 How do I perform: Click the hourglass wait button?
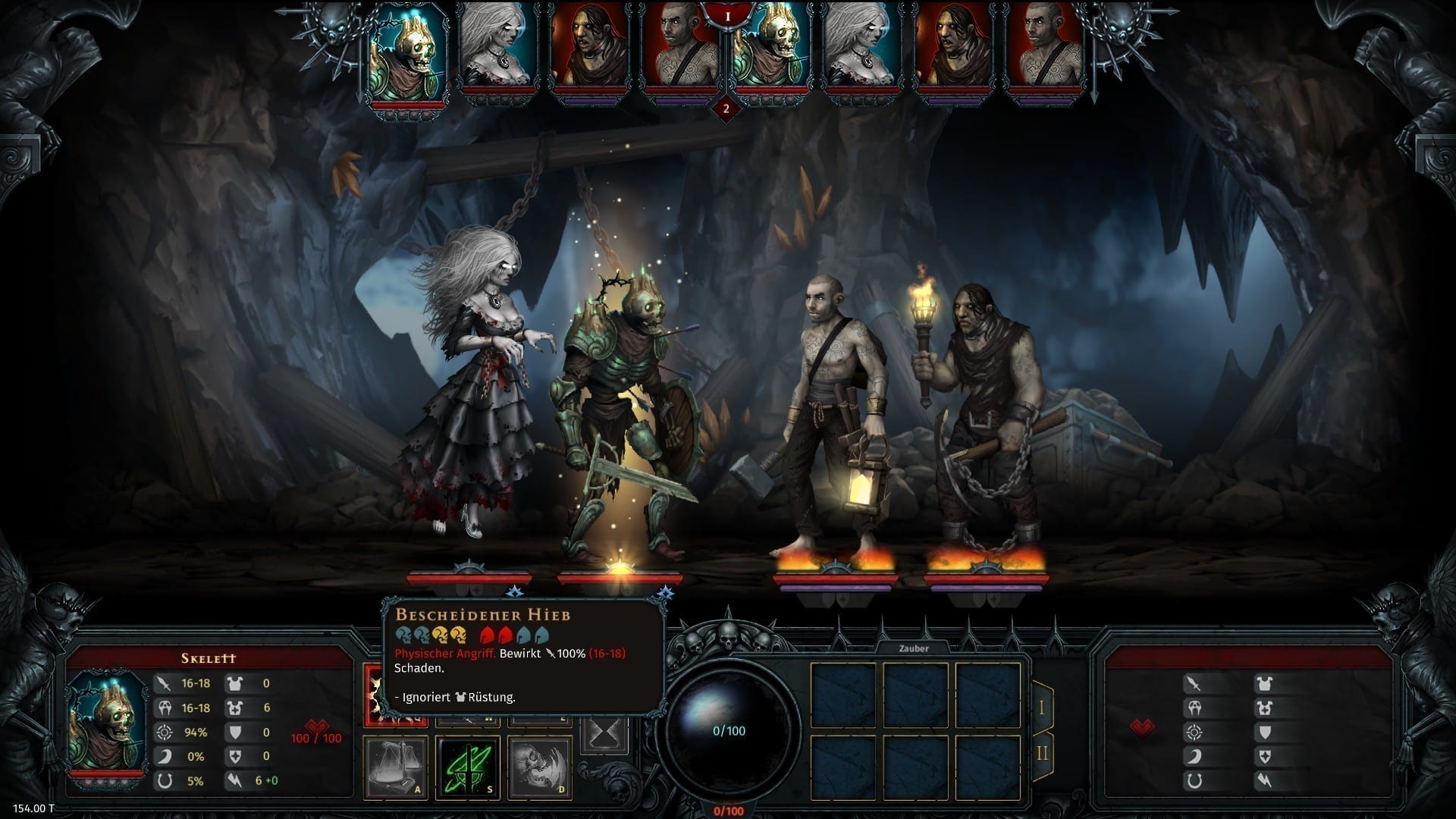pos(607,733)
